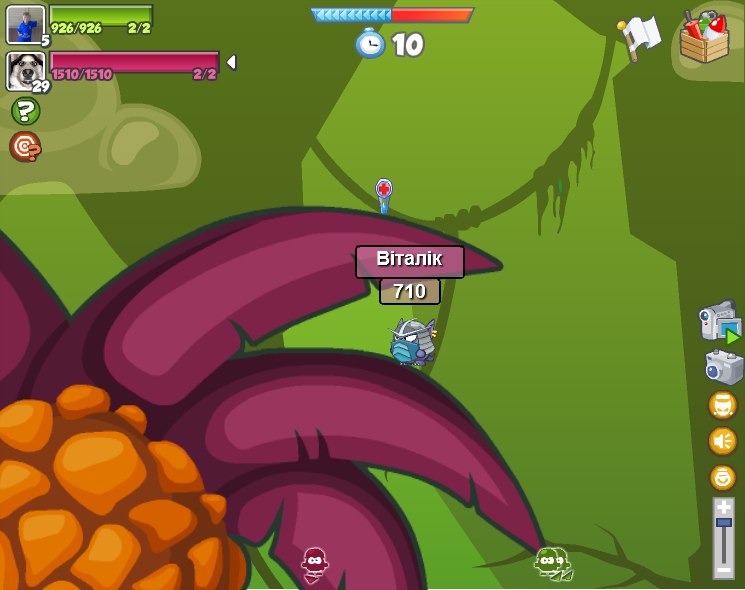Start video recording with camcorder icon
The height and width of the screenshot is (590, 745).
pos(719,322)
